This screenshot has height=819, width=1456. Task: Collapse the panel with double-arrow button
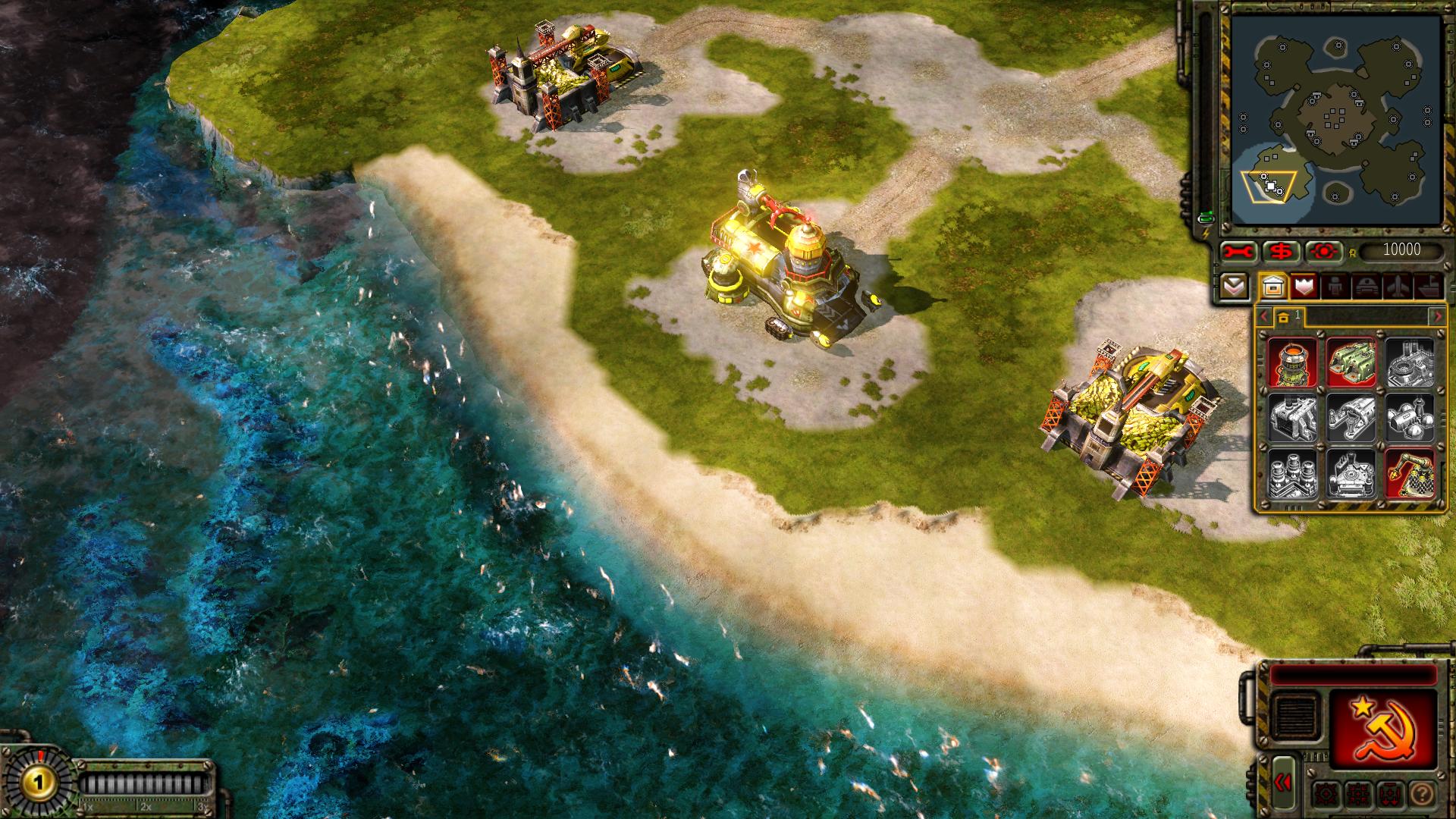pos(1283,783)
